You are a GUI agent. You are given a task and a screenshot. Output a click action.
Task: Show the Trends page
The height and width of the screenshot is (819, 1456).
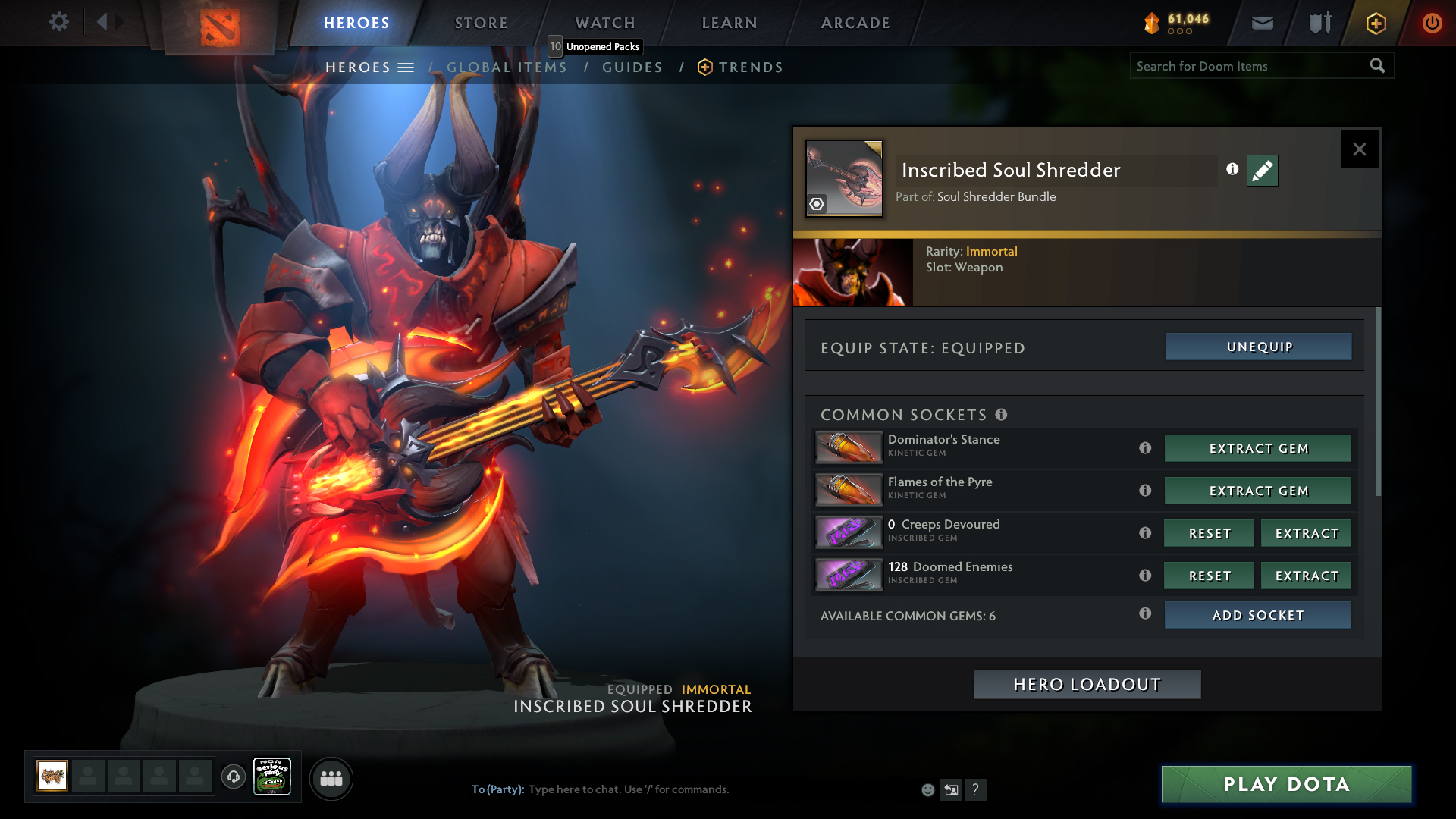[x=750, y=67]
